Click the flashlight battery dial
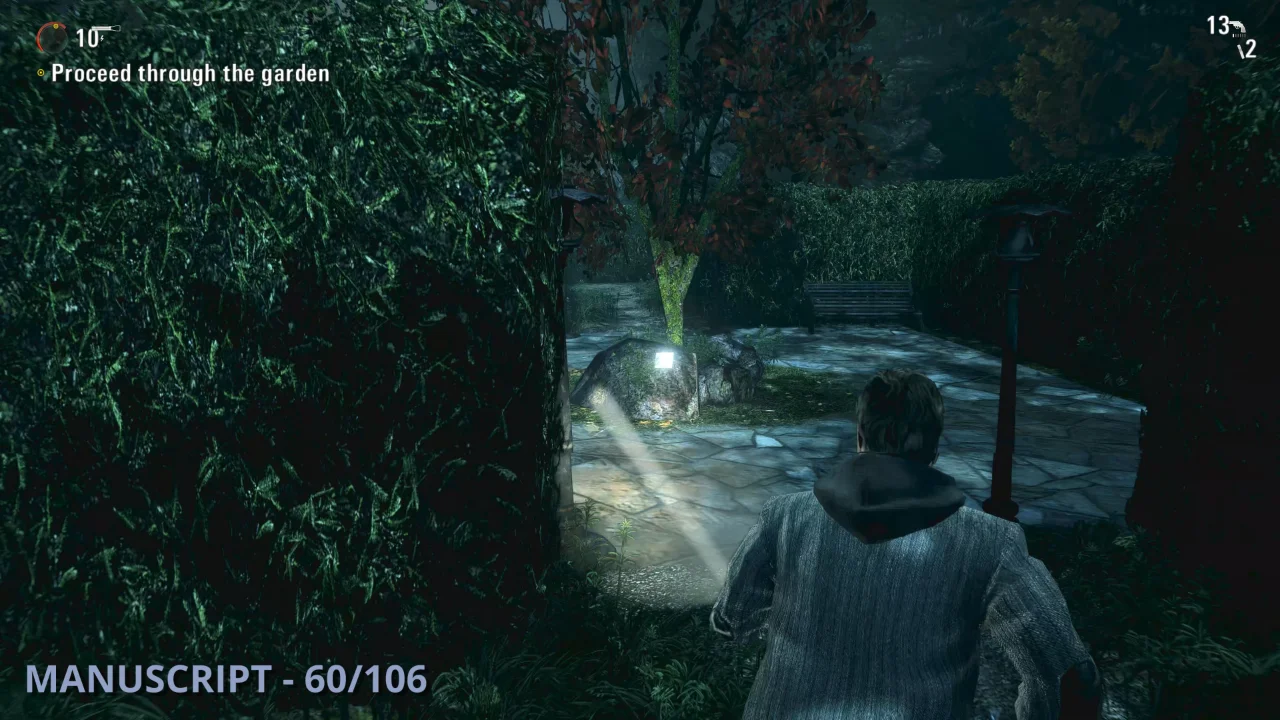The width and height of the screenshot is (1280, 720). (52, 38)
